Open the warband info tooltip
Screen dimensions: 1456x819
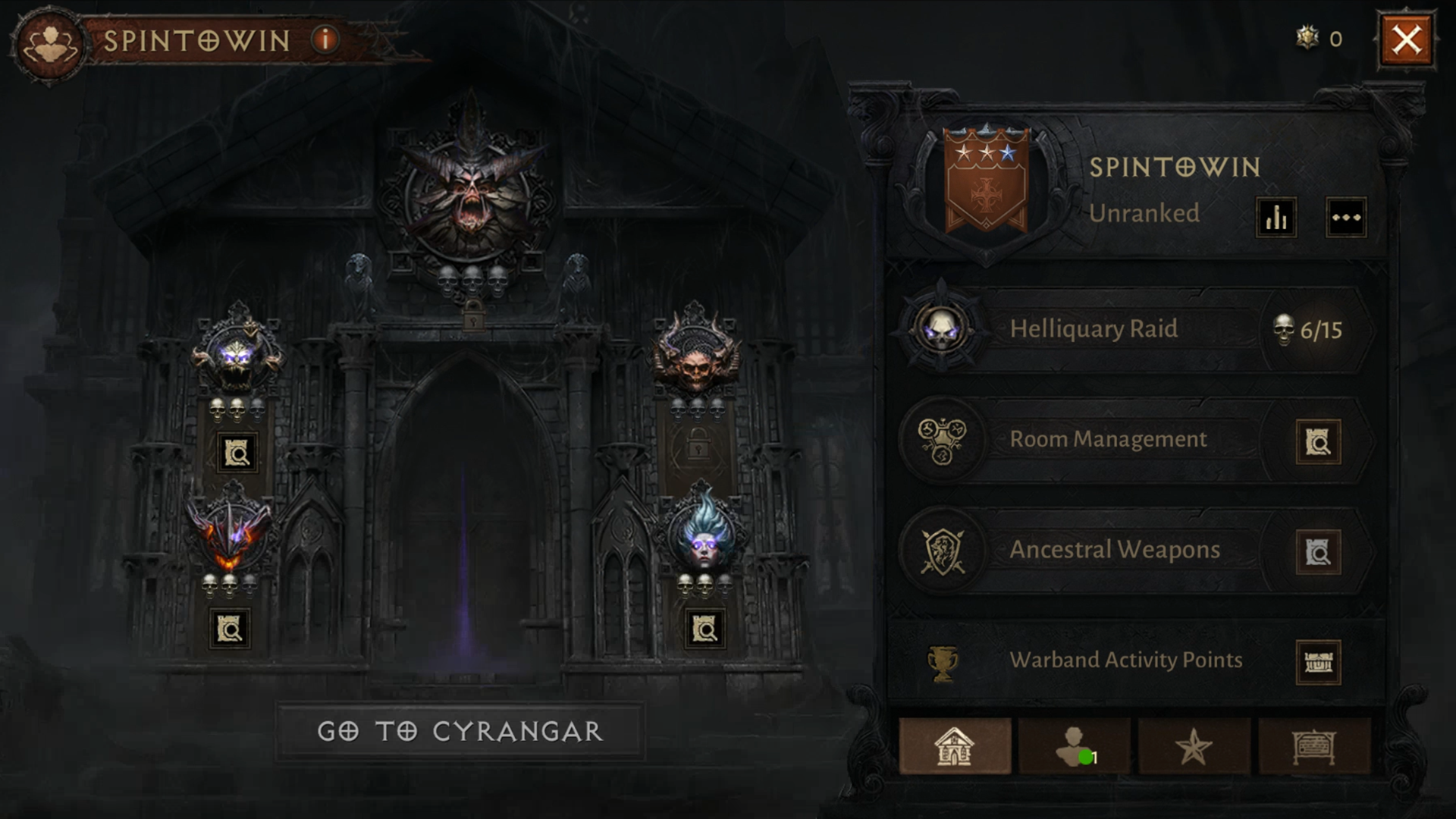(x=325, y=39)
